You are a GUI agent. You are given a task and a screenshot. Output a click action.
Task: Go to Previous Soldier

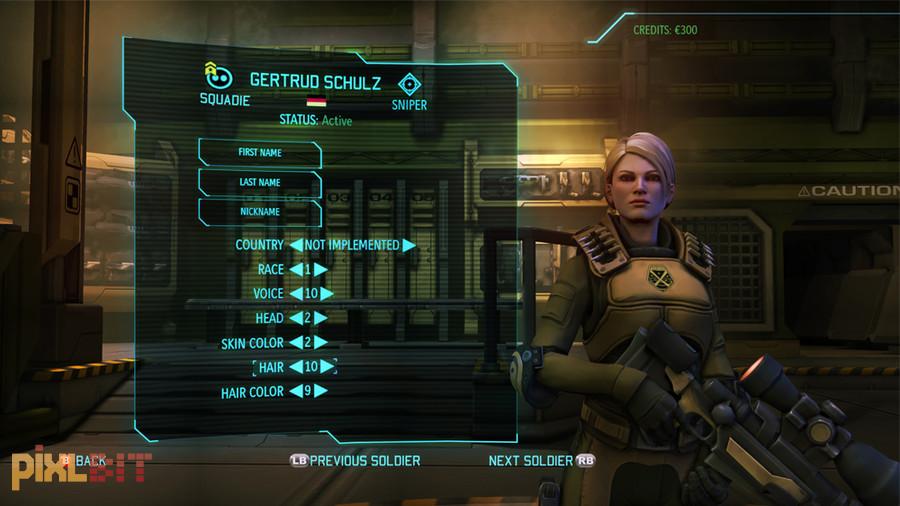click(x=355, y=461)
